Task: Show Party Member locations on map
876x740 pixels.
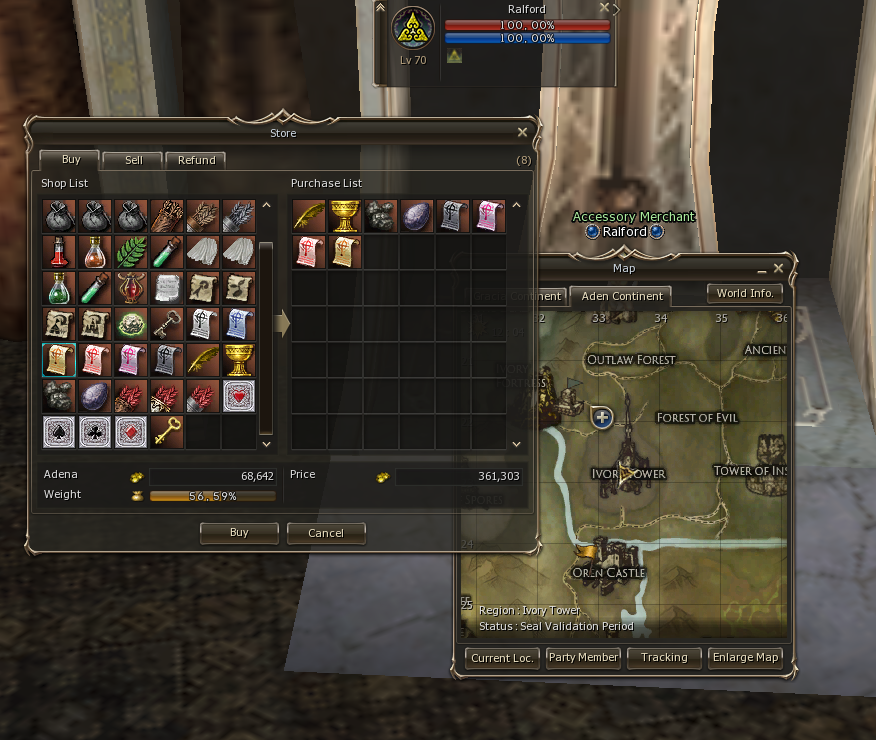Action: pyautogui.click(x=583, y=658)
